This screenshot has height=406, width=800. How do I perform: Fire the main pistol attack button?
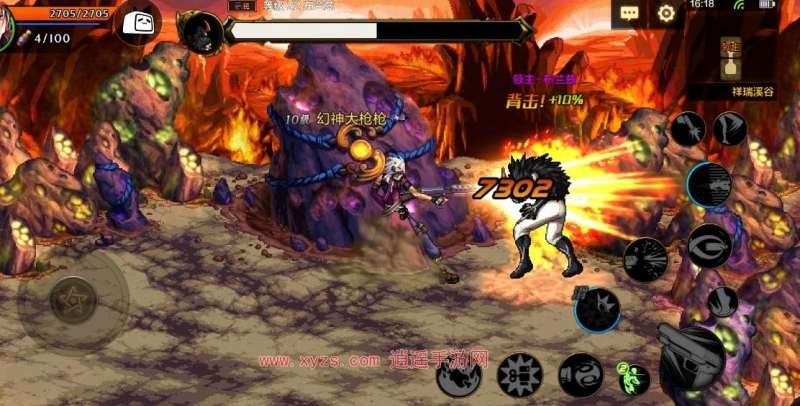(691, 357)
